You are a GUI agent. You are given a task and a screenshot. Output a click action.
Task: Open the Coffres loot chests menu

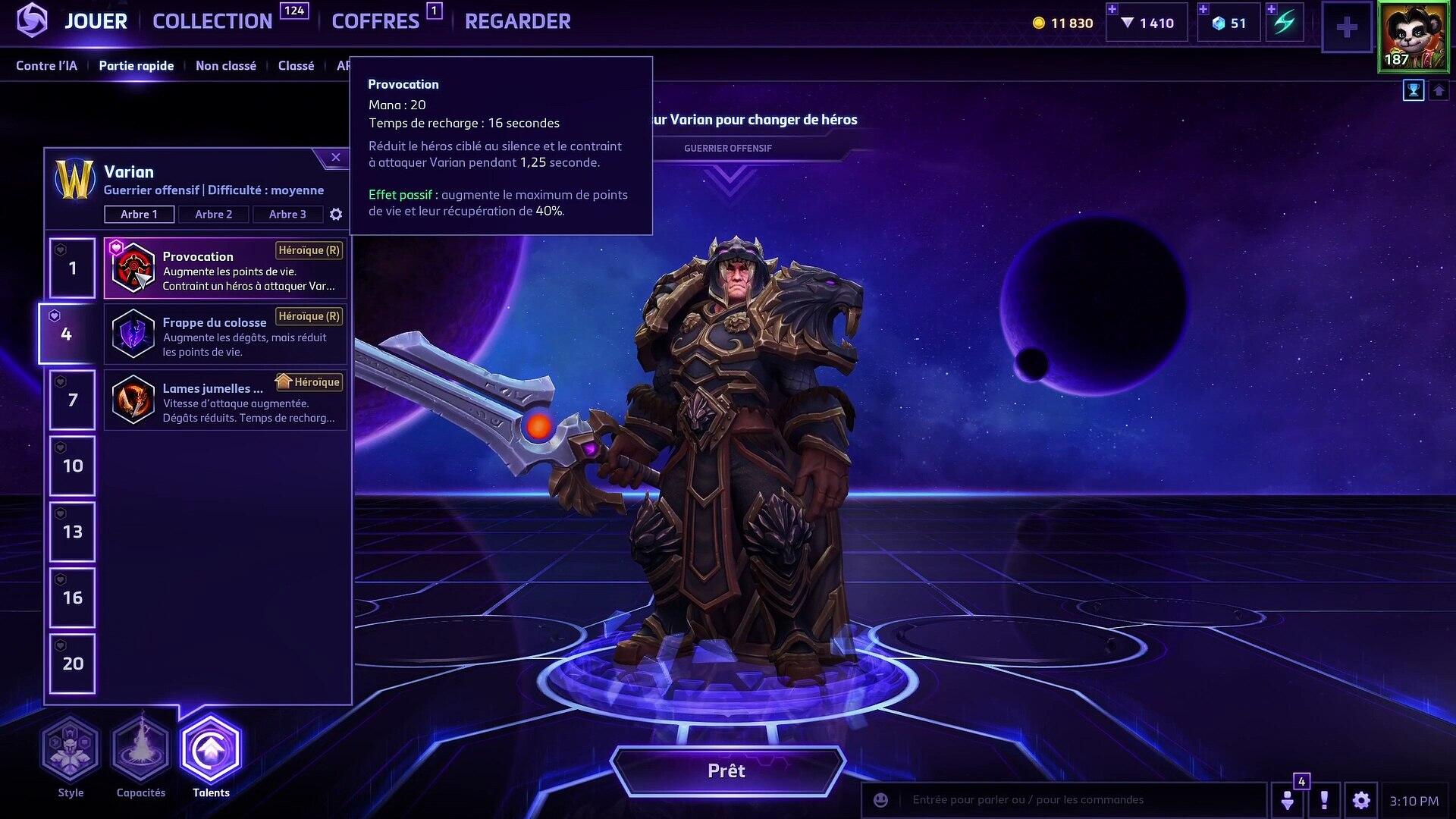click(375, 21)
